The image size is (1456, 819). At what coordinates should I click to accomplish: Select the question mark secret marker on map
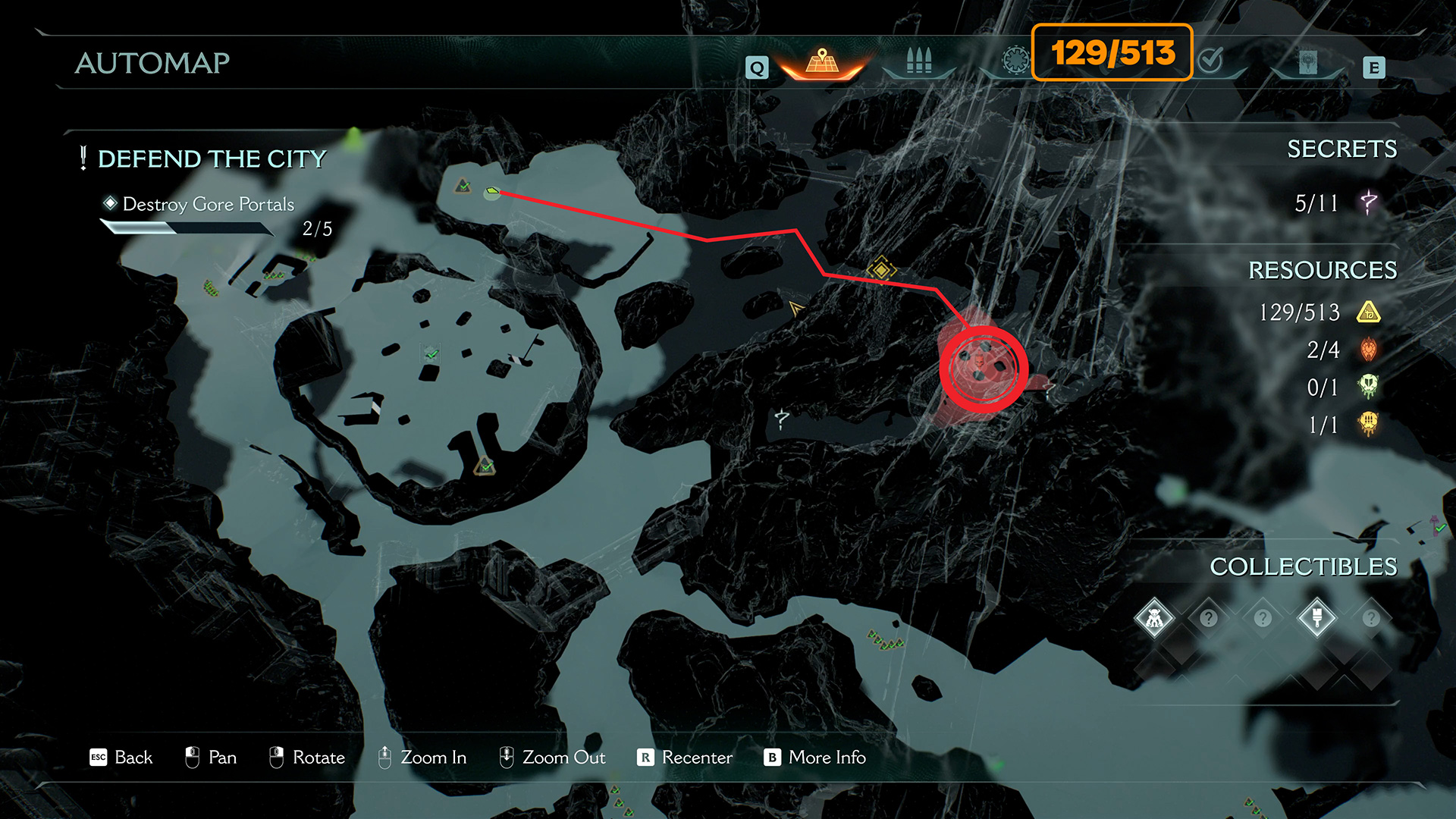[782, 418]
